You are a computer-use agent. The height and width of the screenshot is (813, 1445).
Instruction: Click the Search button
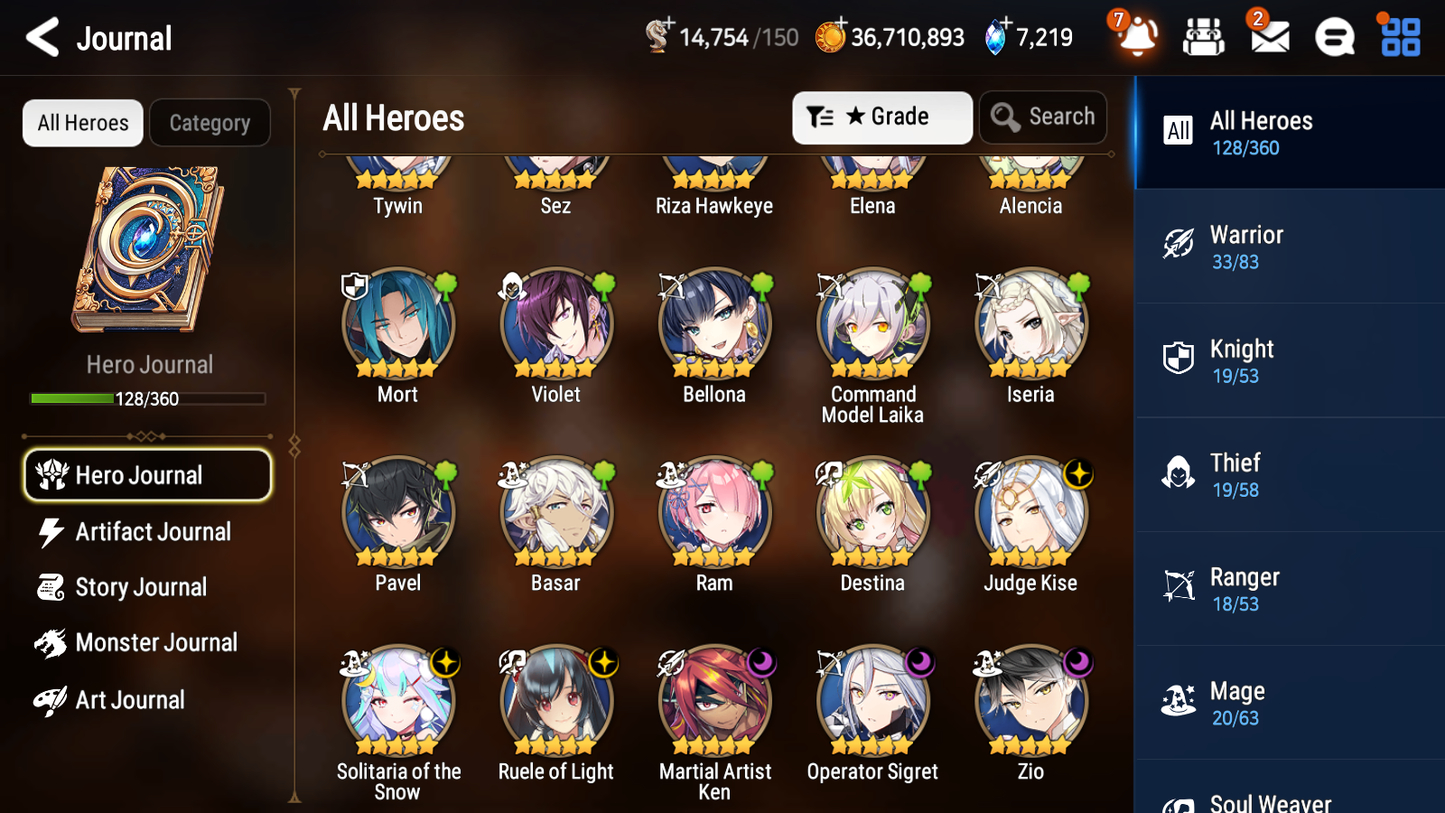click(x=1043, y=117)
